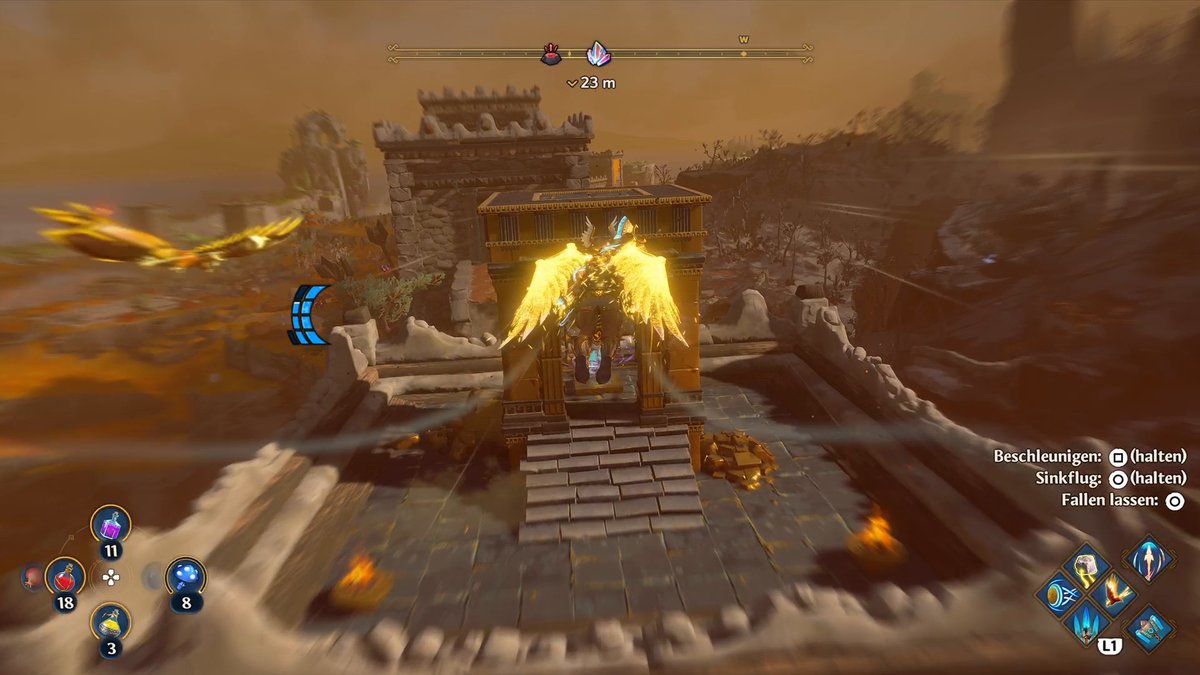
Task: Choose the yellow potion with 3 count
Action: (110, 622)
